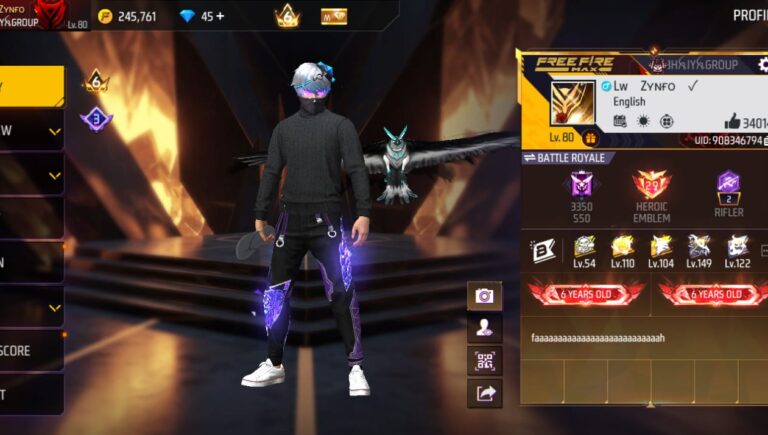Viewport: 768px width, 435px height.
Task: View the Rifler badge
Action: (x=728, y=188)
